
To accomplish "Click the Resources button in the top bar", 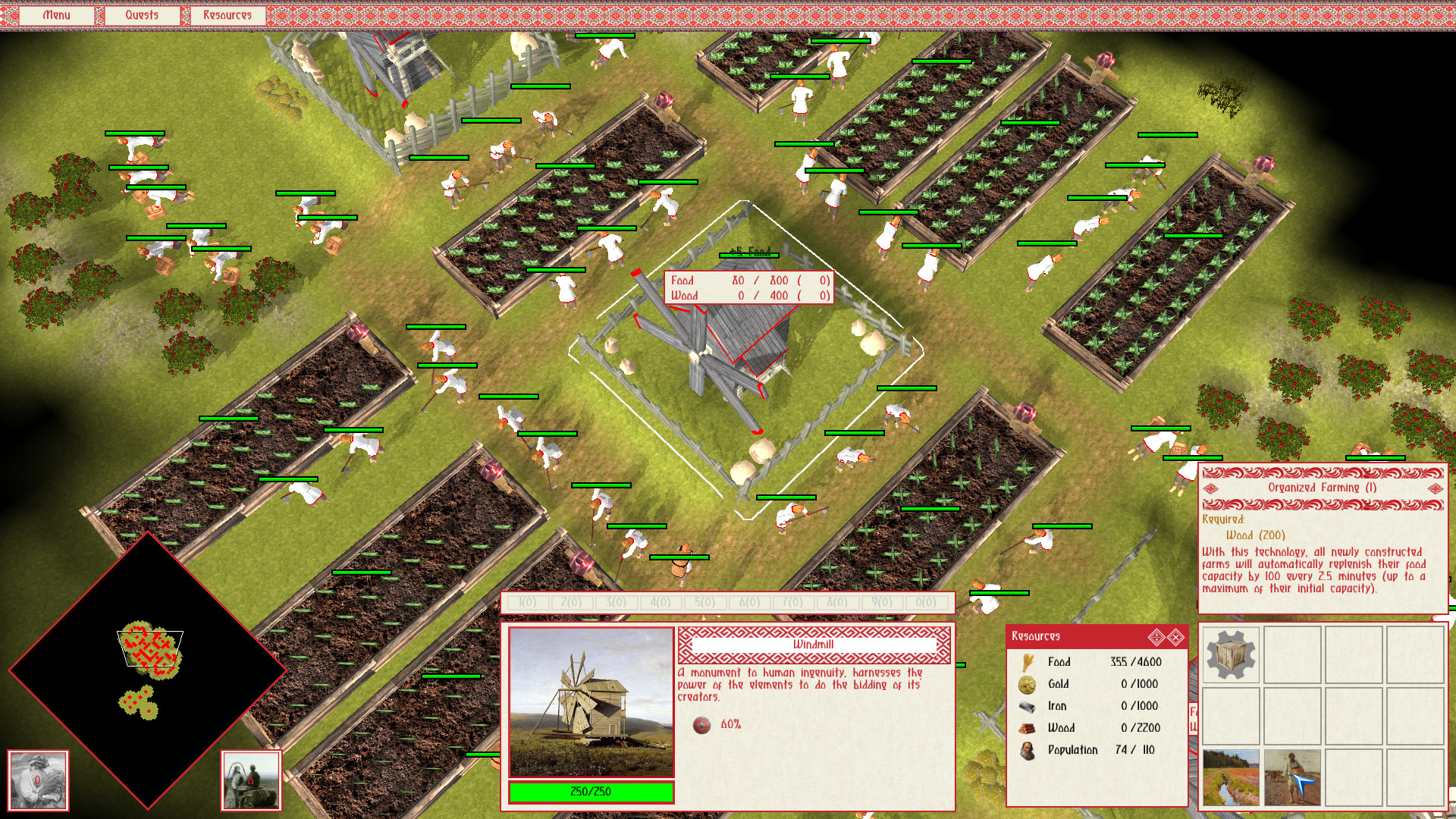I will click(x=227, y=14).
